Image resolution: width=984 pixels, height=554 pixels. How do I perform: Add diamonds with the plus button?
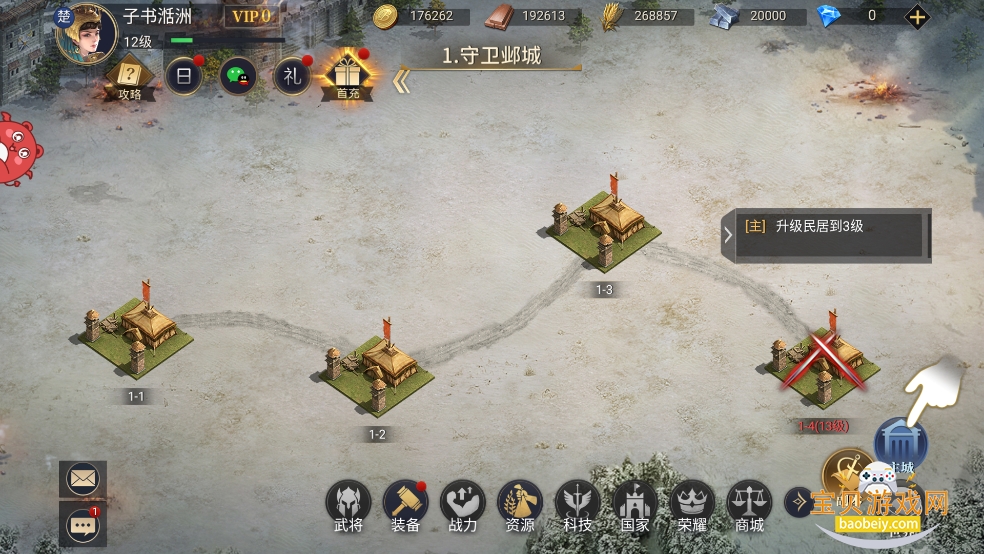pos(917,16)
